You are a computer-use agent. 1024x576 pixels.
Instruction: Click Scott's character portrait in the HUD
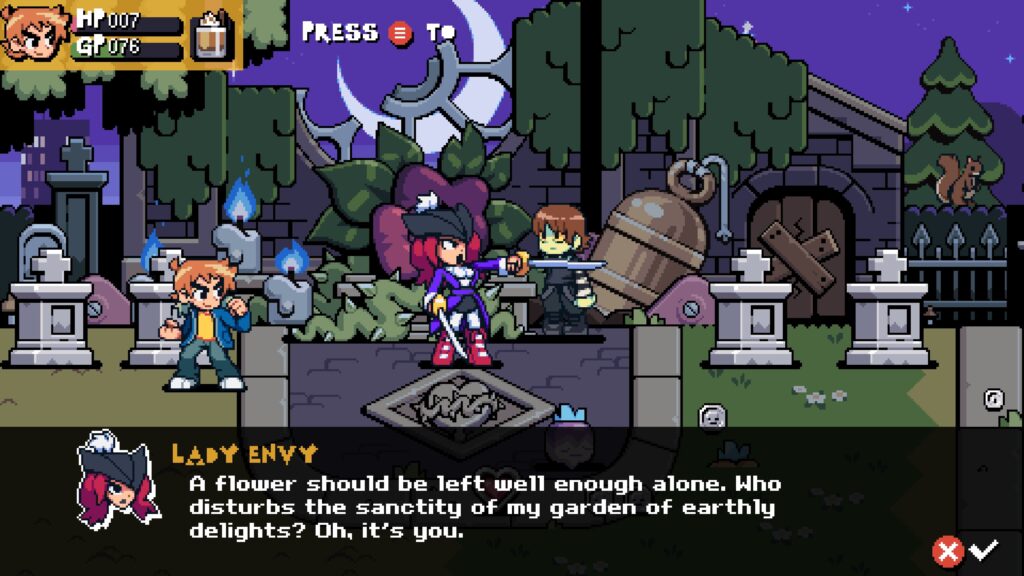(35, 33)
